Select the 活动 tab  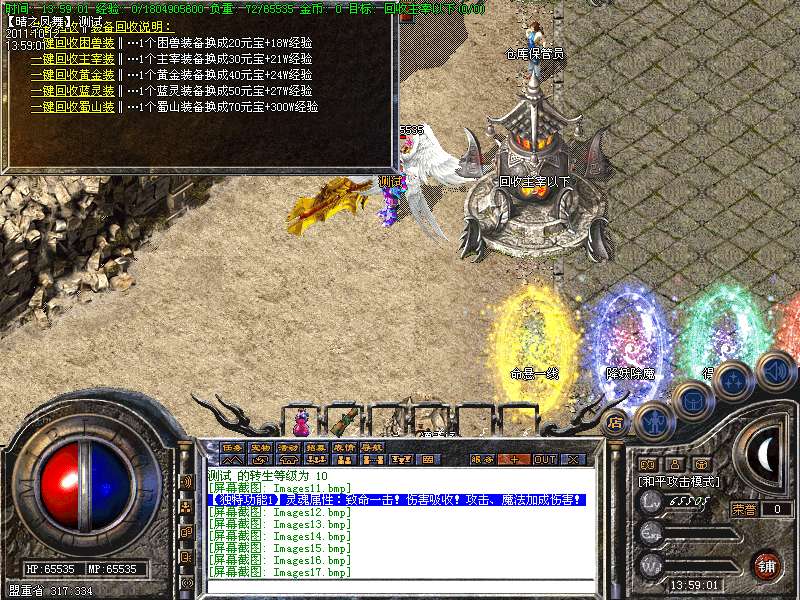coord(288,447)
